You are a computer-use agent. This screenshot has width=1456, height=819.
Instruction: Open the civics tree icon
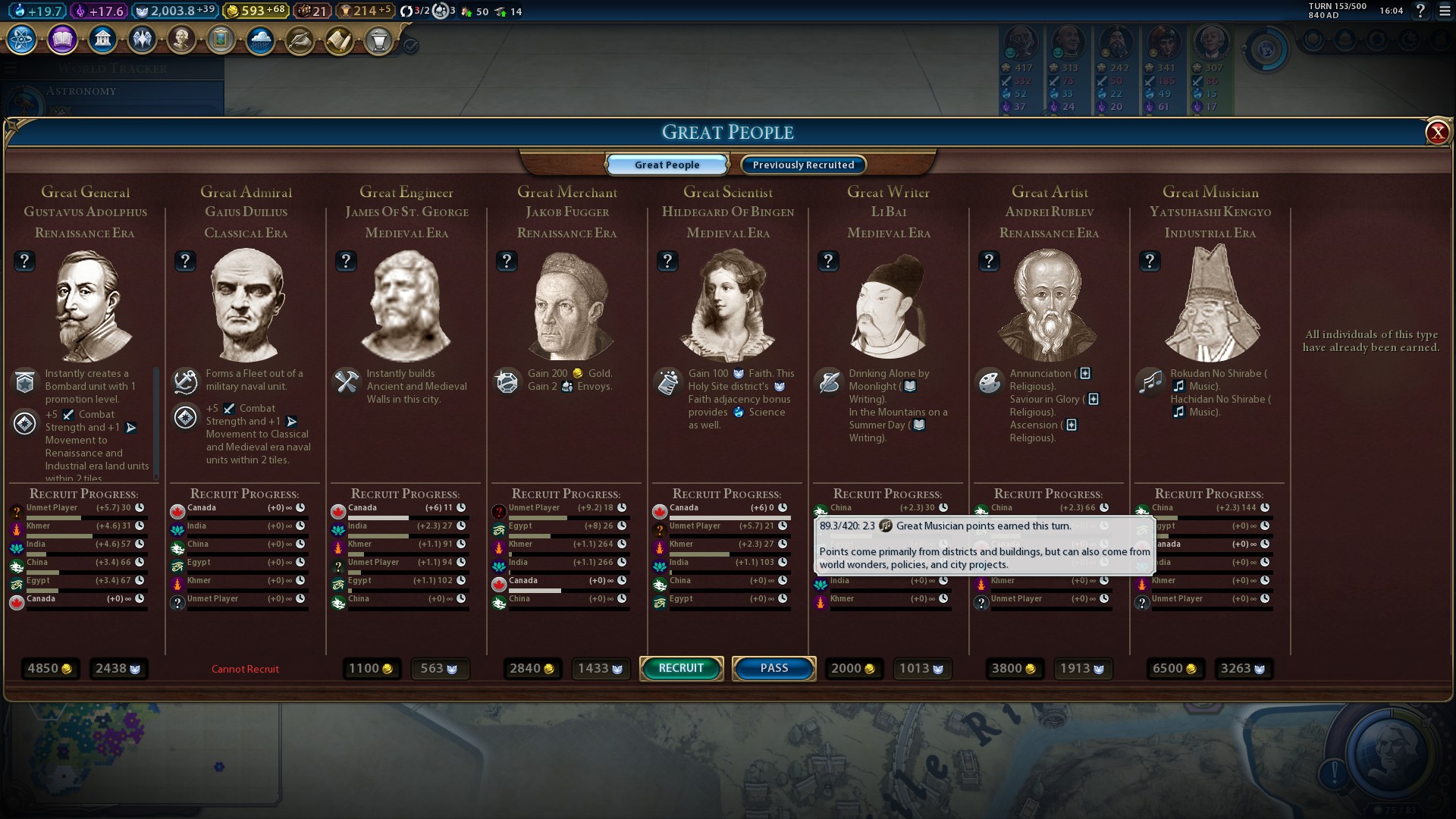[62, 39]
